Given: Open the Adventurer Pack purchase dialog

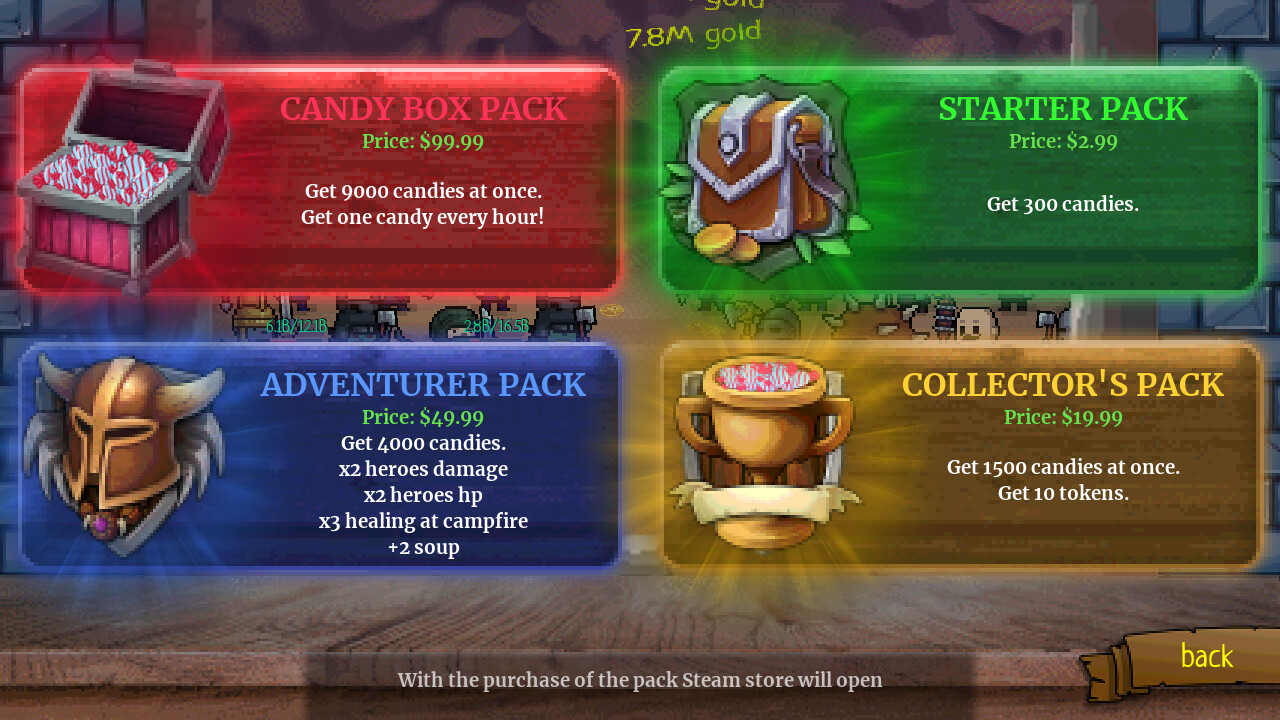Looking at the screenshot, I should (320, 455).
